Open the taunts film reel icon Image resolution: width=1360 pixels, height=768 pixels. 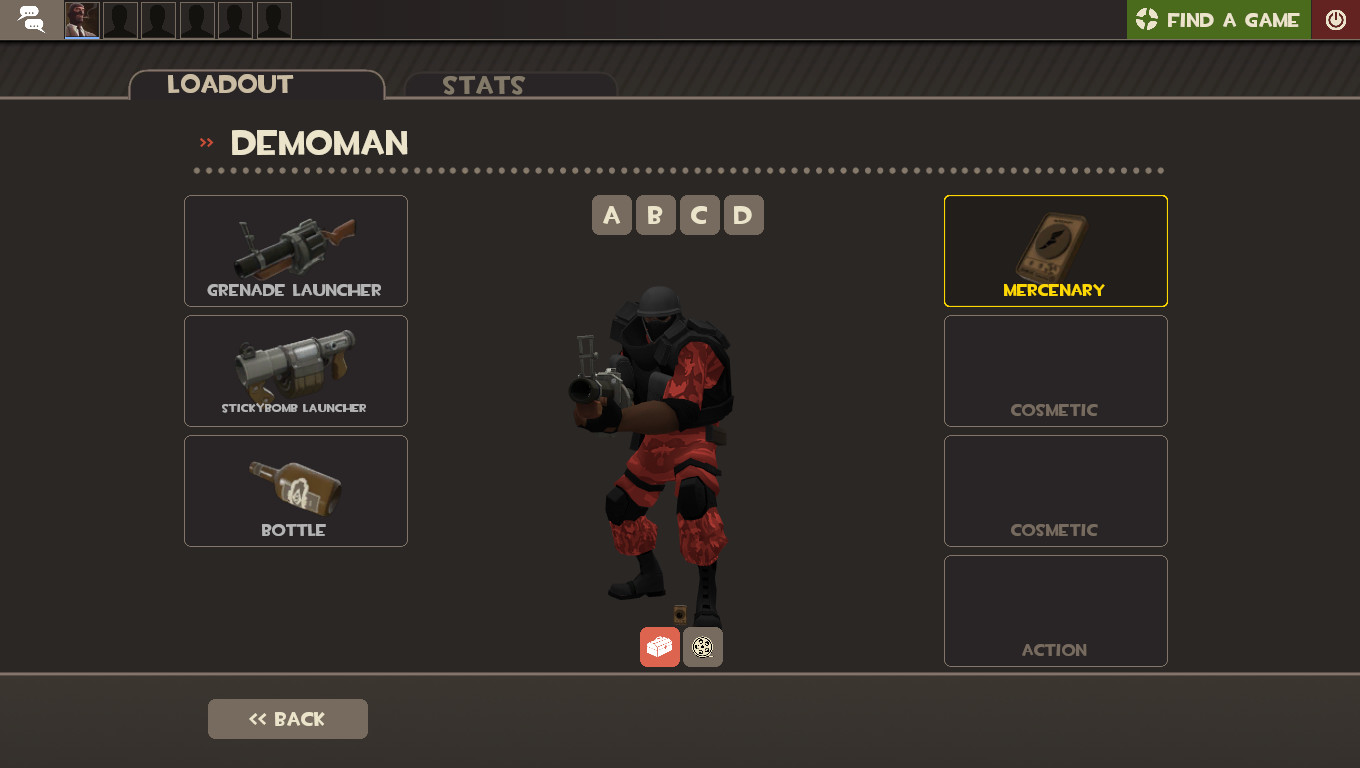[702, 647]
